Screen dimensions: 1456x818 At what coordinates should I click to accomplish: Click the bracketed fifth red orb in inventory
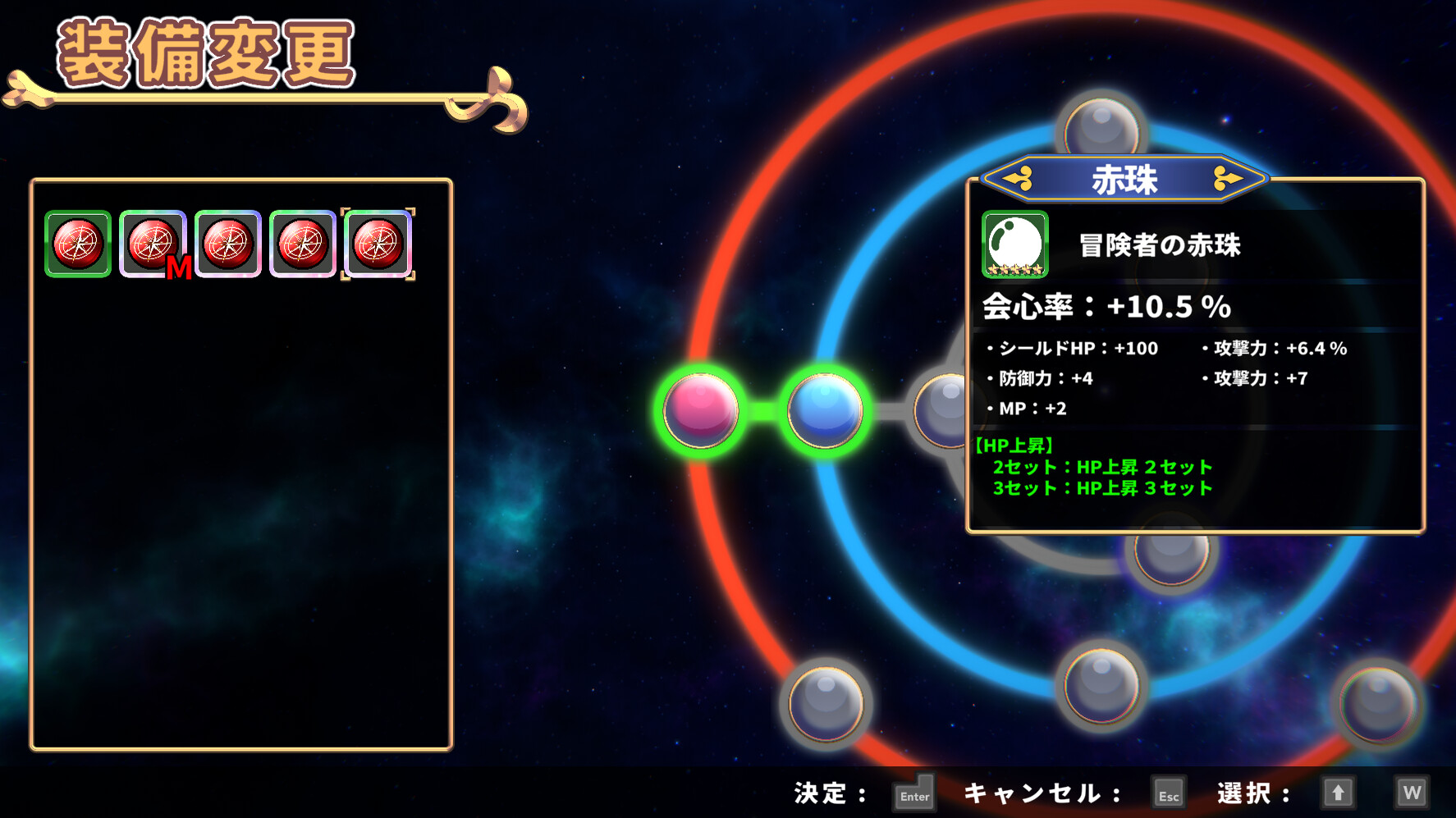(378, 243)
